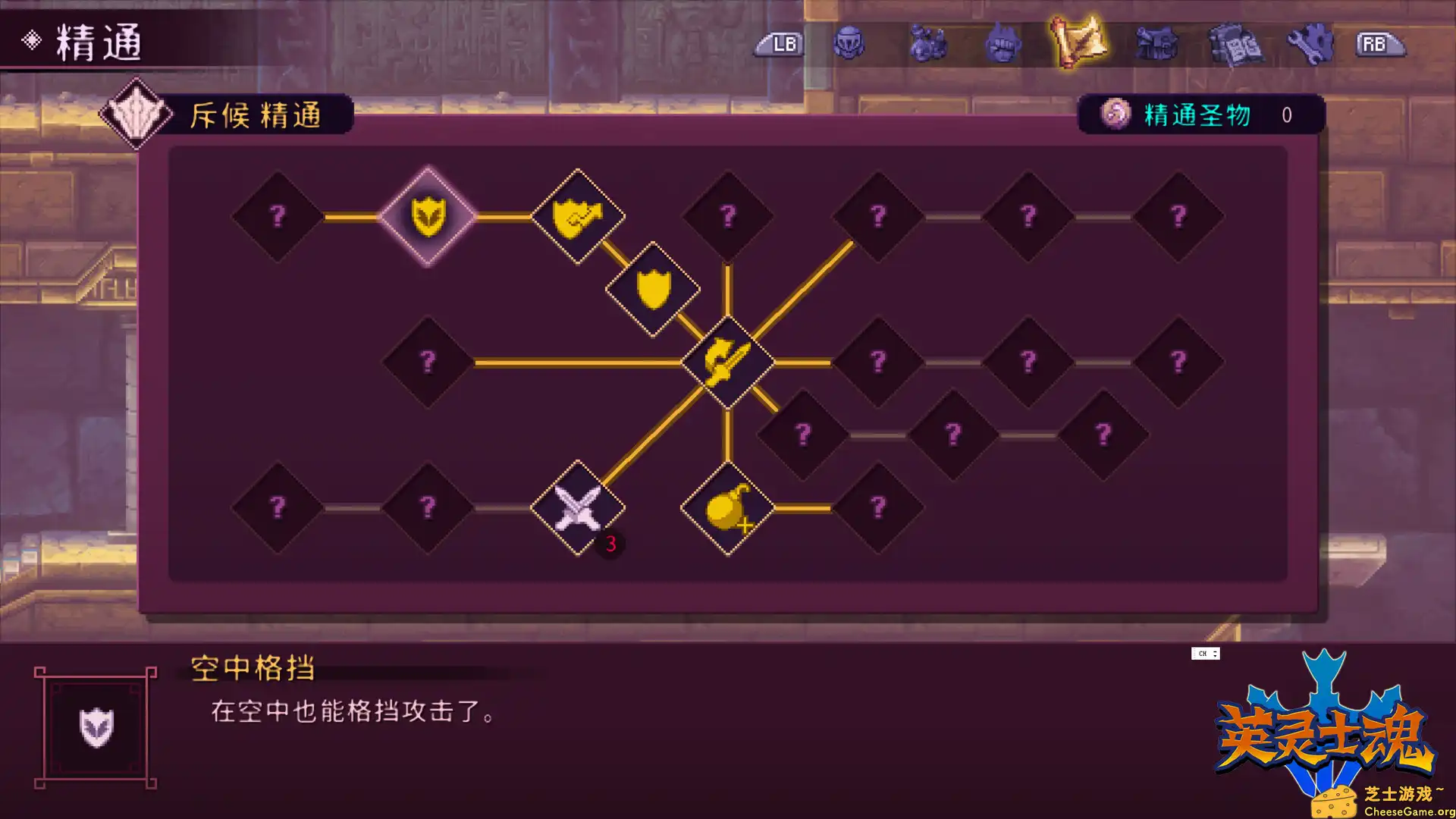Viewport: 1456px width, 819px height.
Task: Click the 斥候精通 emblem icon
Action: [x=136, y=112]
